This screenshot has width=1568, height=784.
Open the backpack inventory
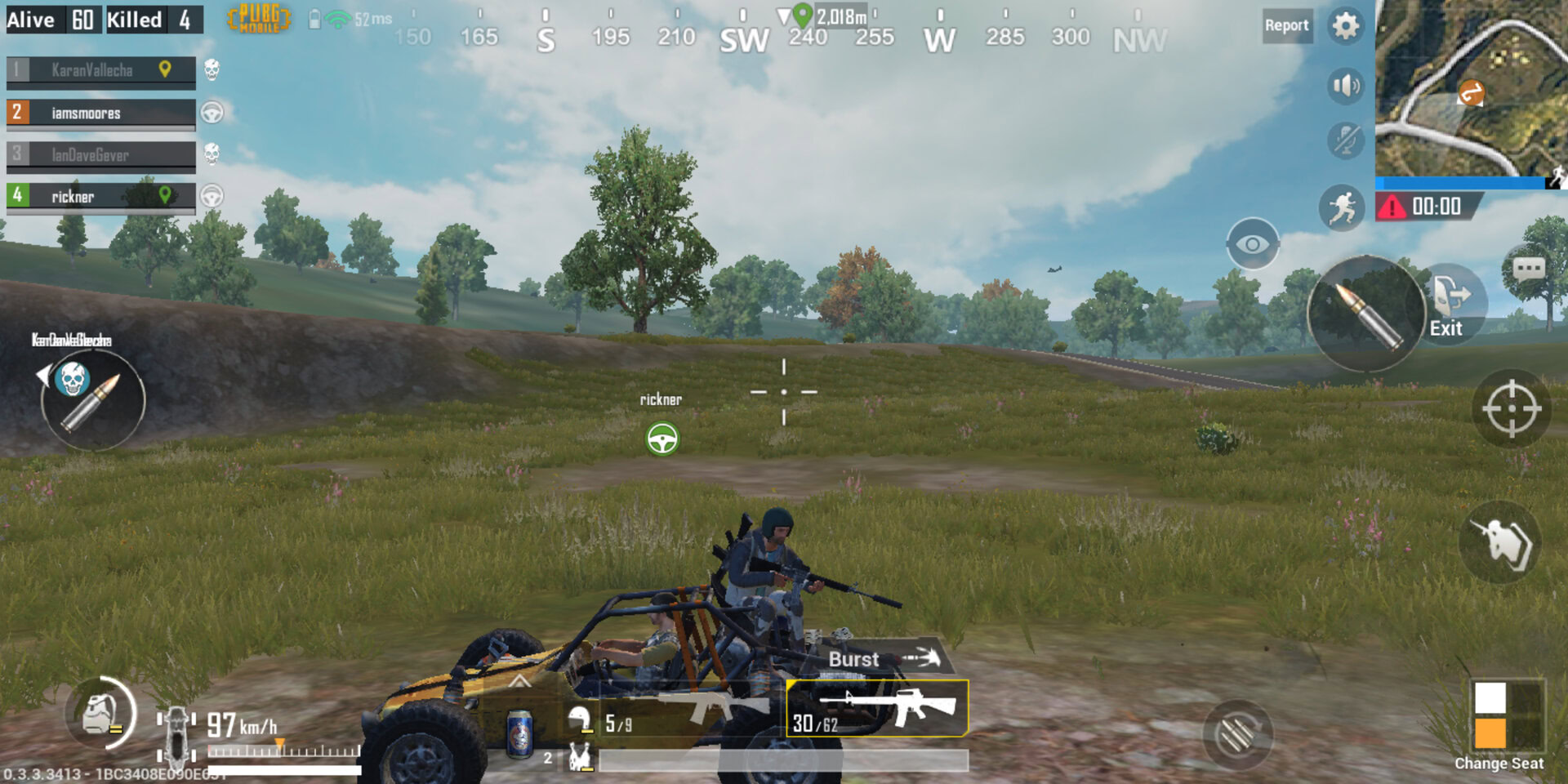click(x=100, y=715)
